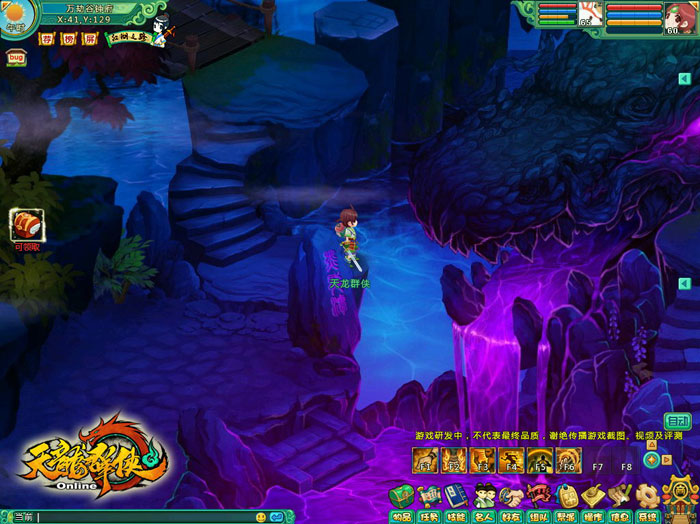Open the 榜 rankings button
Screen dimensions: 700x524
(68, 39)
